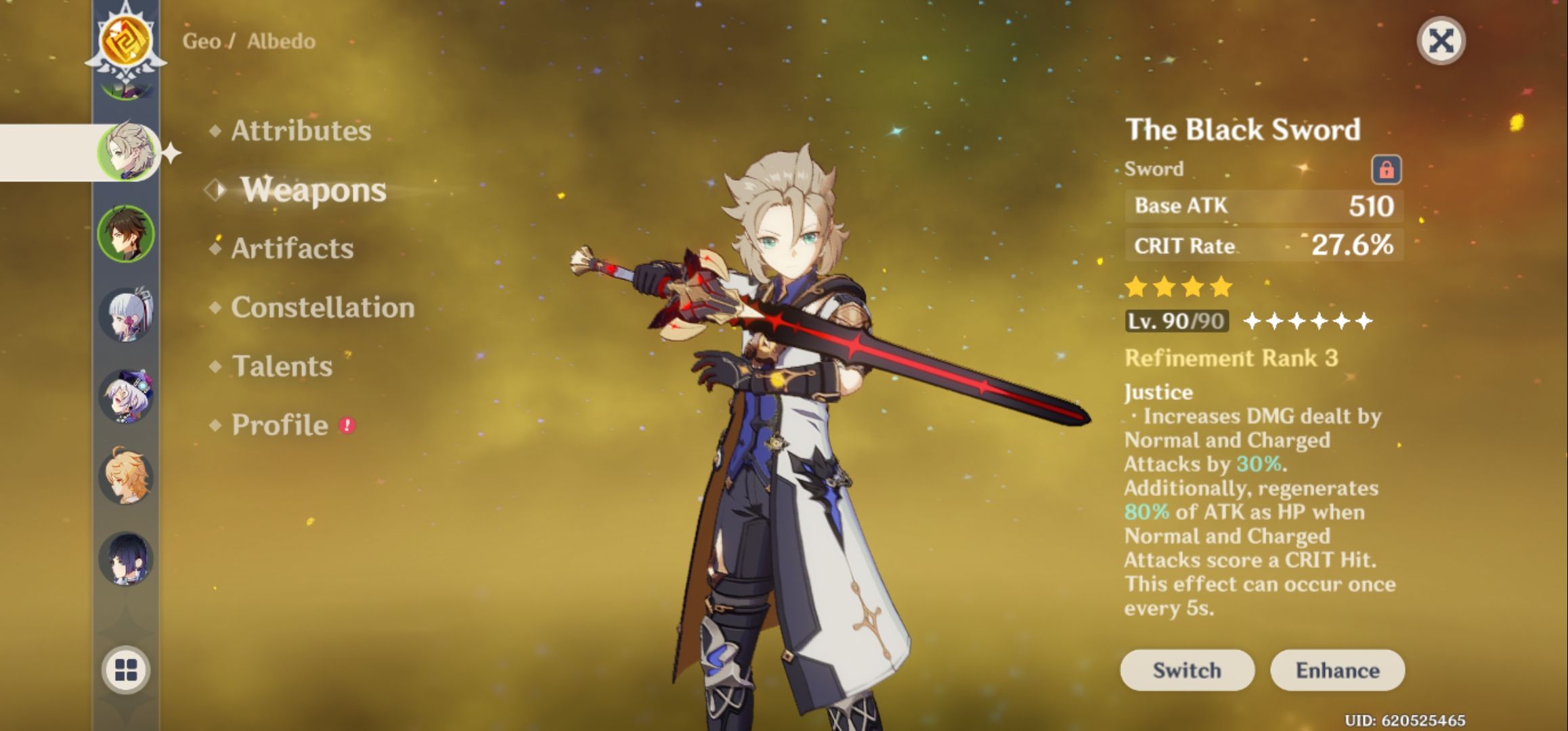The image size is (1568, 731).
Task: Switch The Black Sword for another weapon
Action: click(1187, 670)
